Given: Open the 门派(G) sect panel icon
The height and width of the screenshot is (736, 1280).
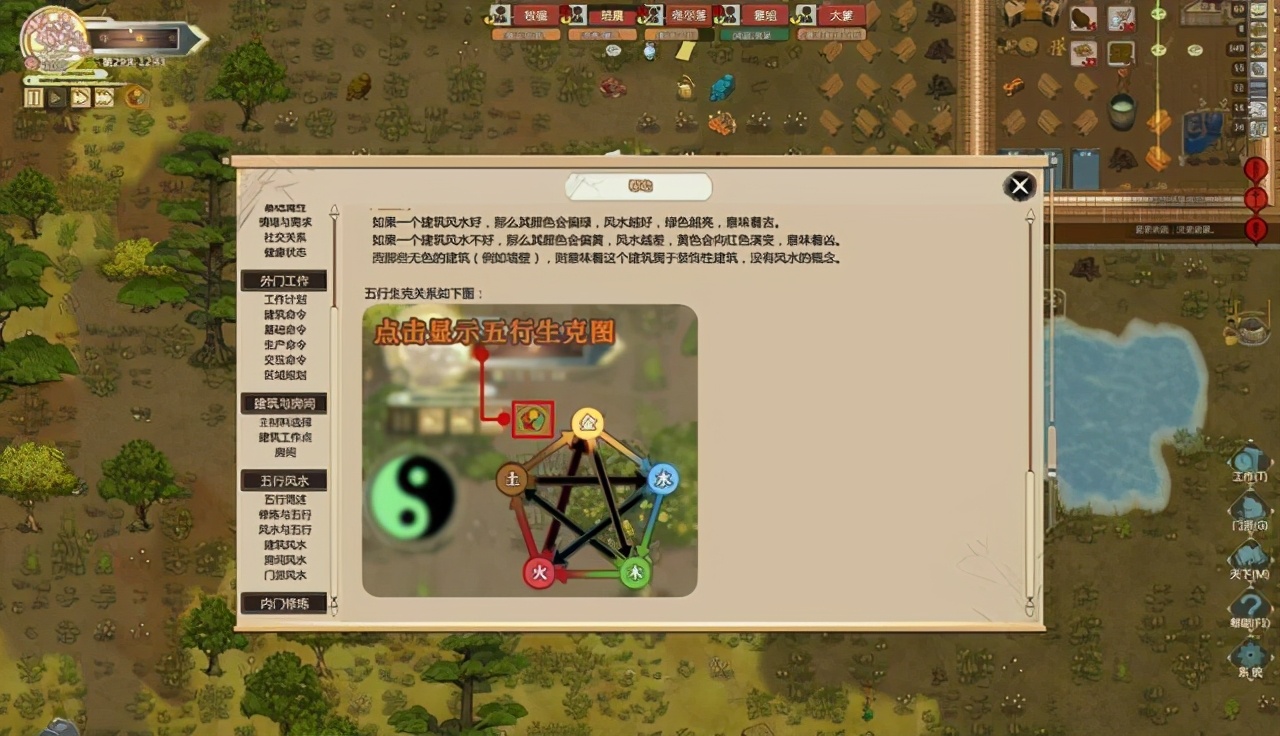Looking at the screenshot, I should click(x=1248, y=503).
